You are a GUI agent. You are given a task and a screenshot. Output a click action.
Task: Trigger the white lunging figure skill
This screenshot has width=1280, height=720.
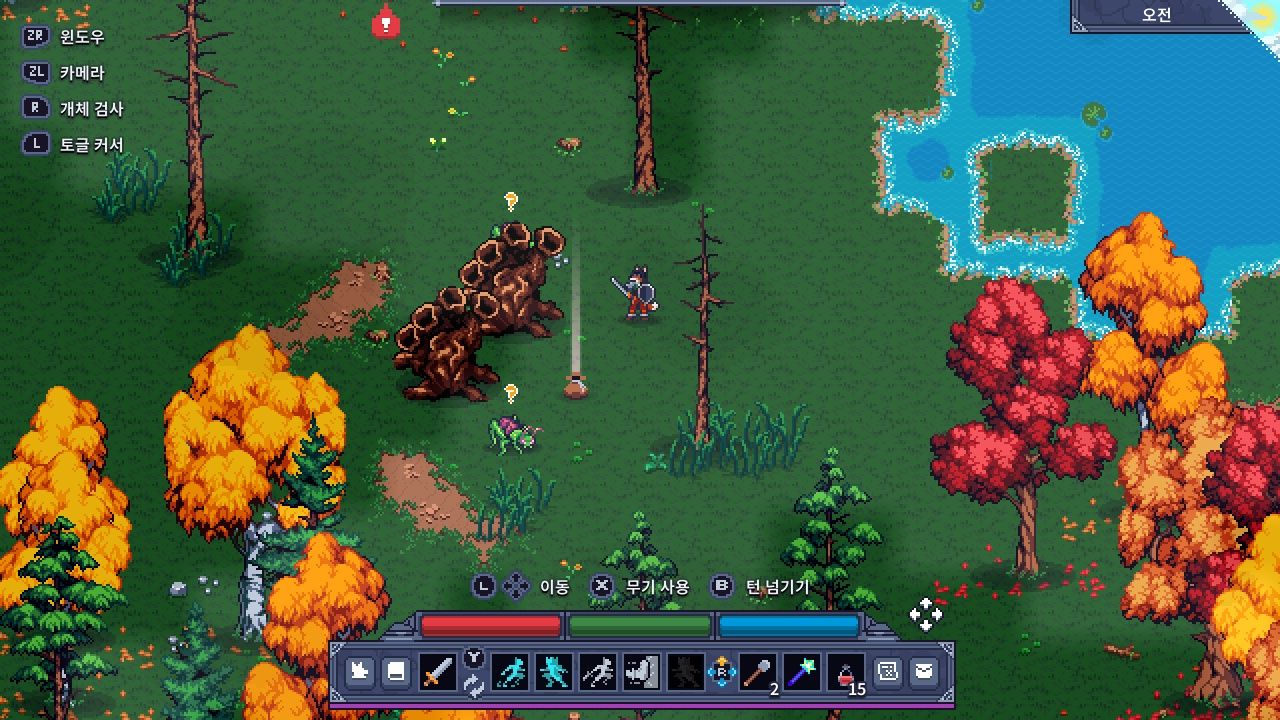(x=598, y=672)
